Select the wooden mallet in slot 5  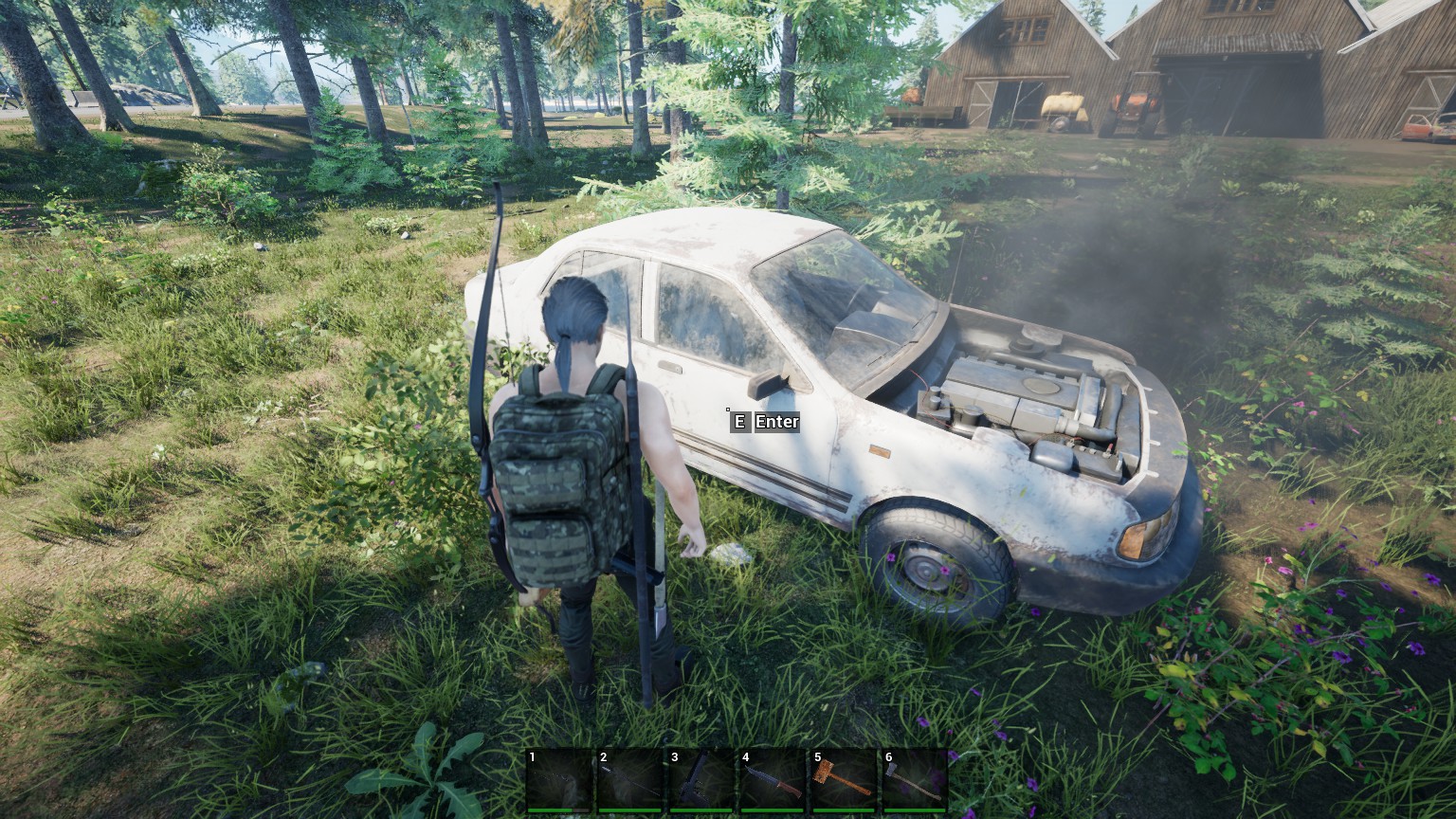pos(844,781)
